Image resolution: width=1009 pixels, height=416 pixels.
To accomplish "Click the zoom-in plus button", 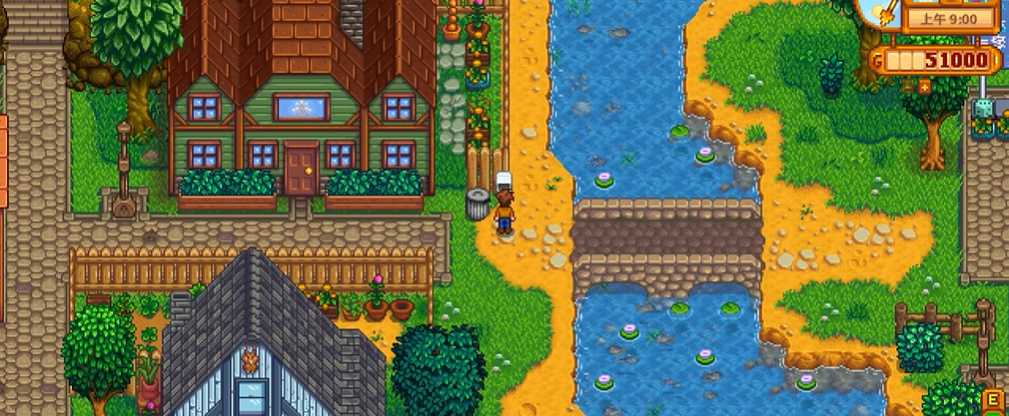I will click(924, 87).
